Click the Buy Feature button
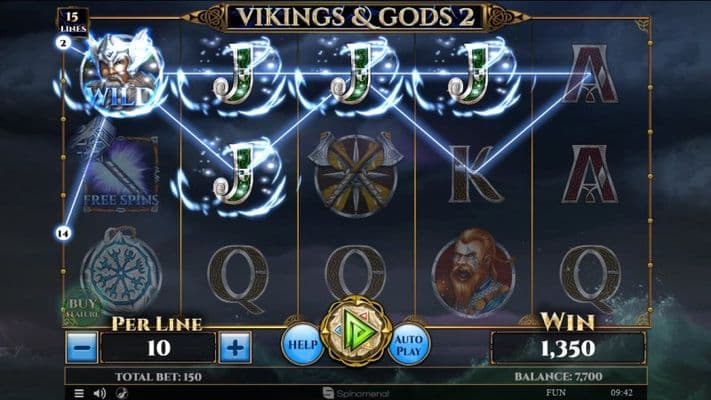Screen dimensions: 711x400 click(x=82, y=307)
